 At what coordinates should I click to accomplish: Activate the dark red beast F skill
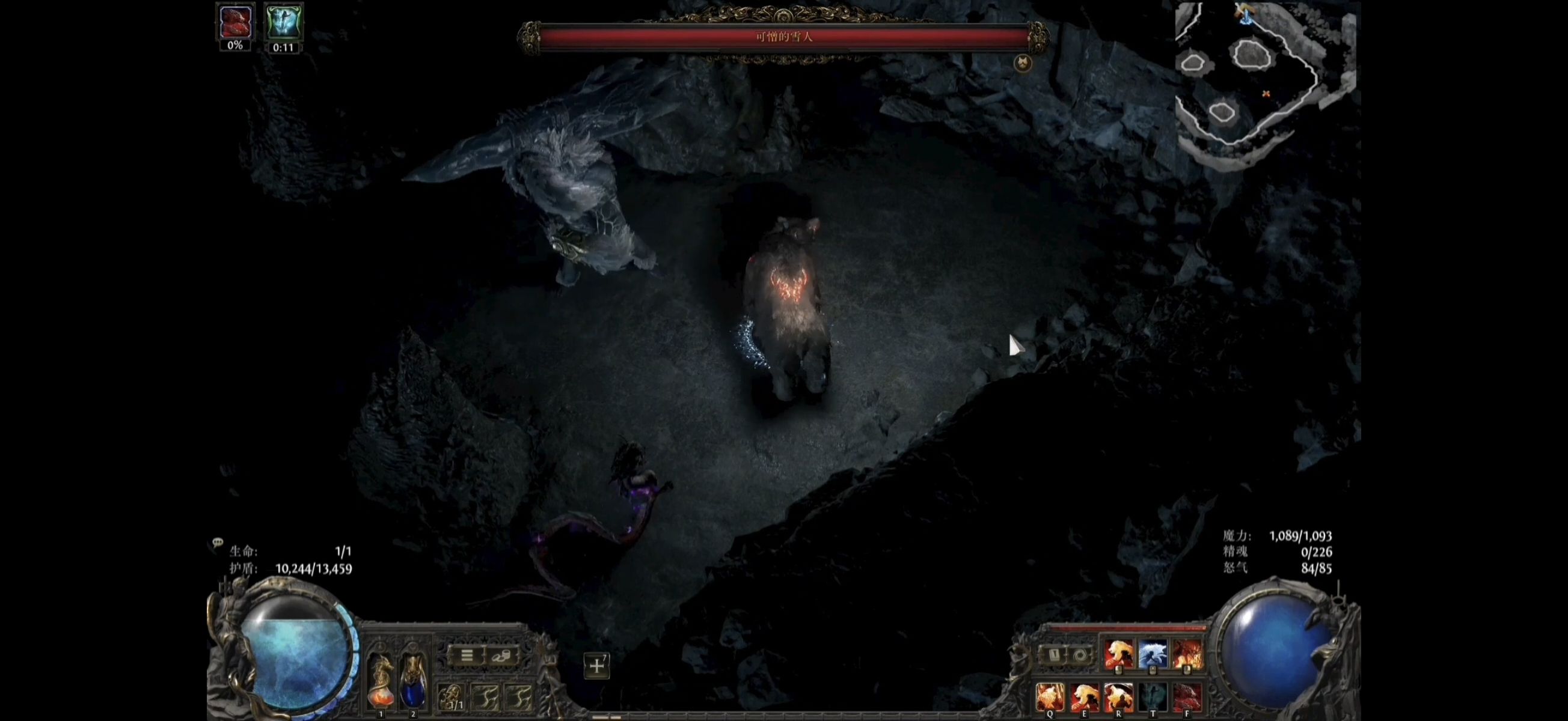click(x=1187, y=696)
